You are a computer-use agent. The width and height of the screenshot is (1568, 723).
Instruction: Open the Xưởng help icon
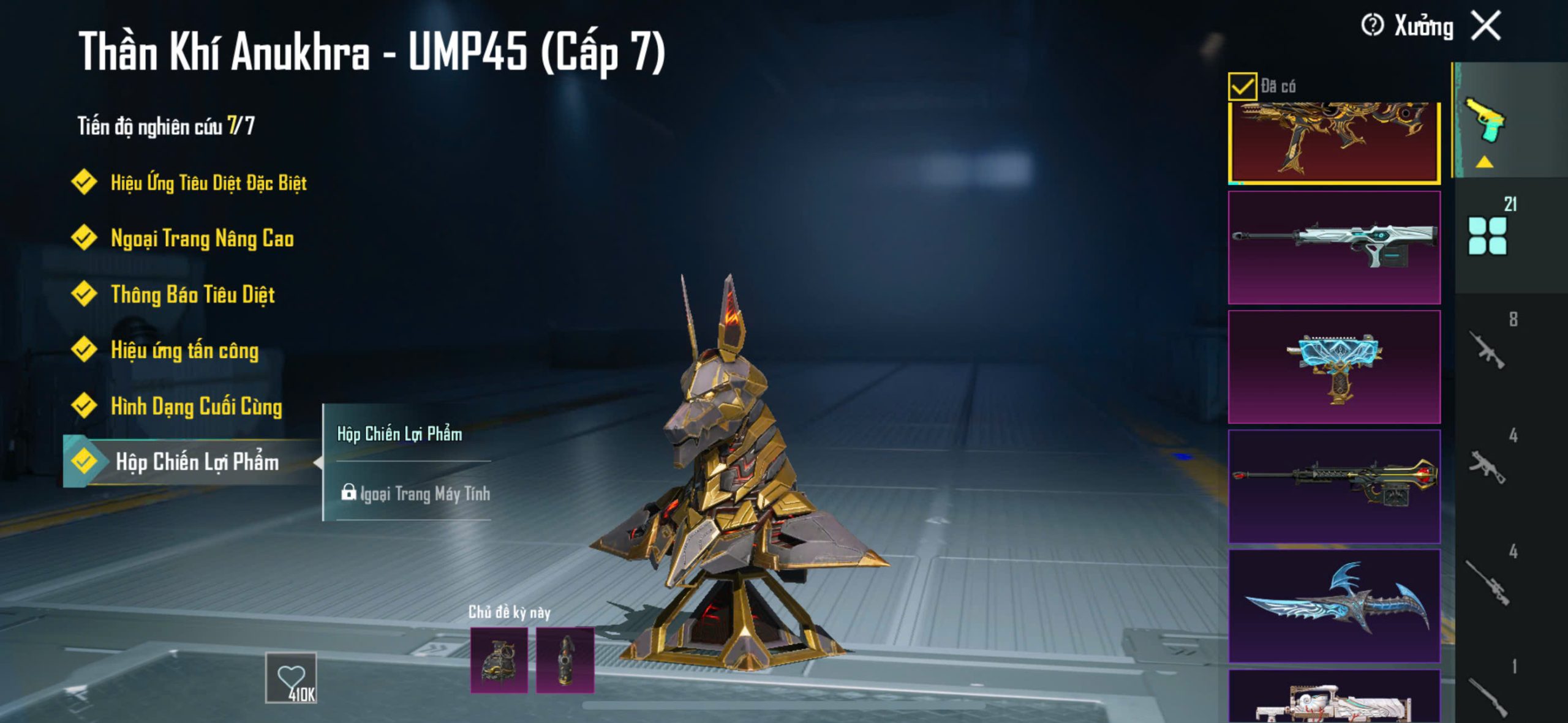tap(1372, 26)
